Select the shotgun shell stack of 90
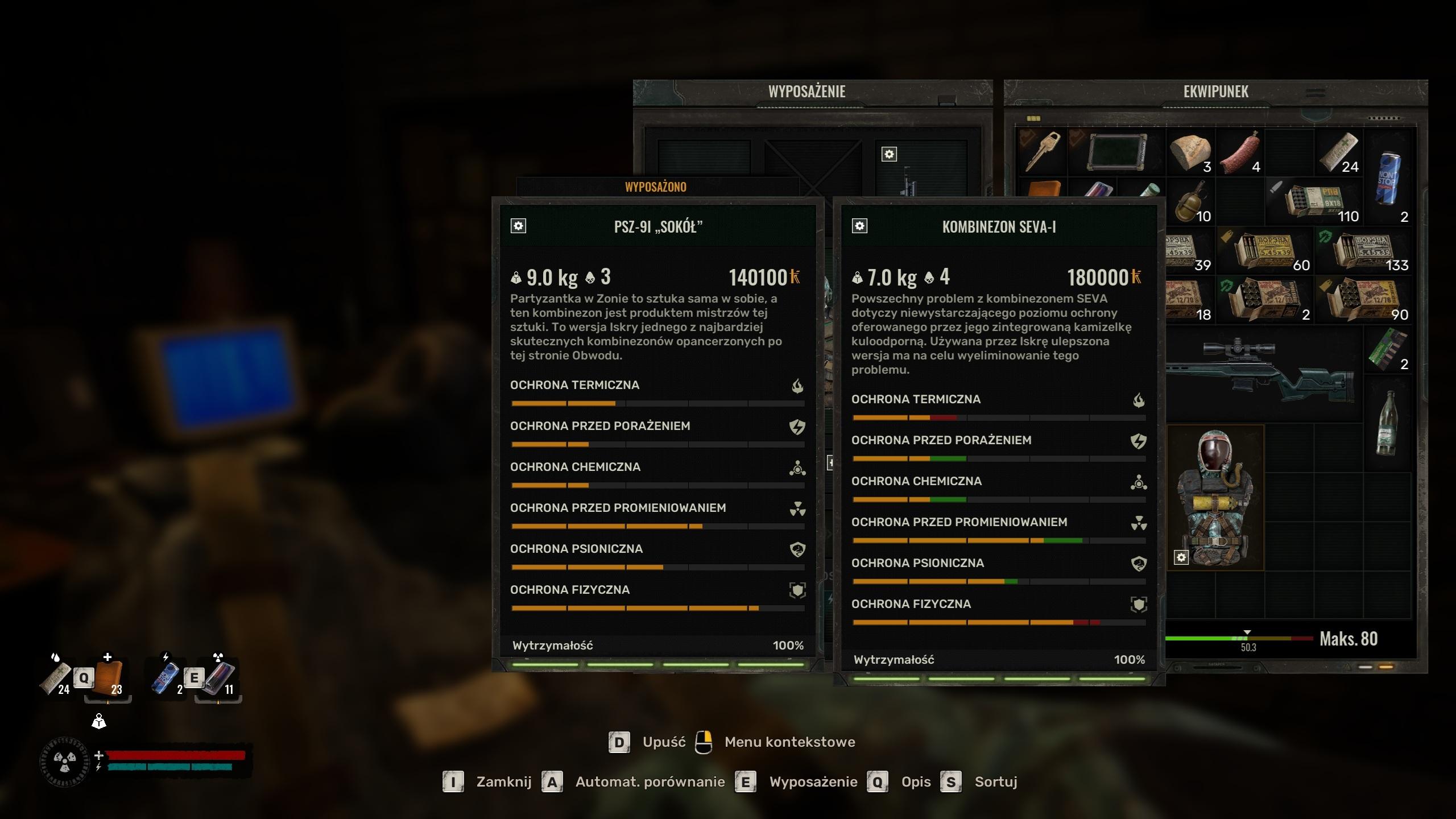Screen dimensions: 1456x819 (x=1363, y=300)
